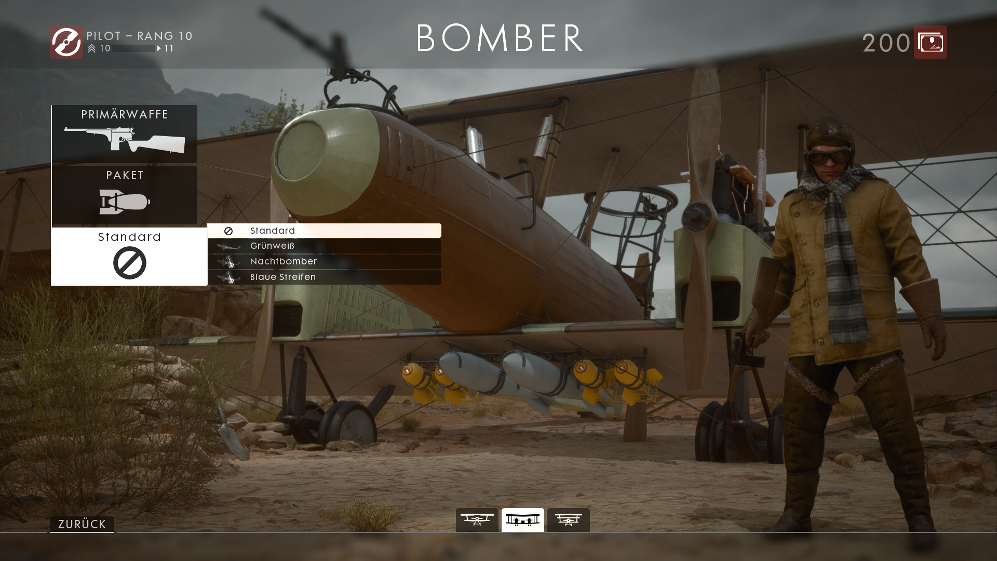Image resolution: width=997 pixels, height=561 pixels.
Task: Choose the Grünweiß skin from the list
Action: pos(324,246)
